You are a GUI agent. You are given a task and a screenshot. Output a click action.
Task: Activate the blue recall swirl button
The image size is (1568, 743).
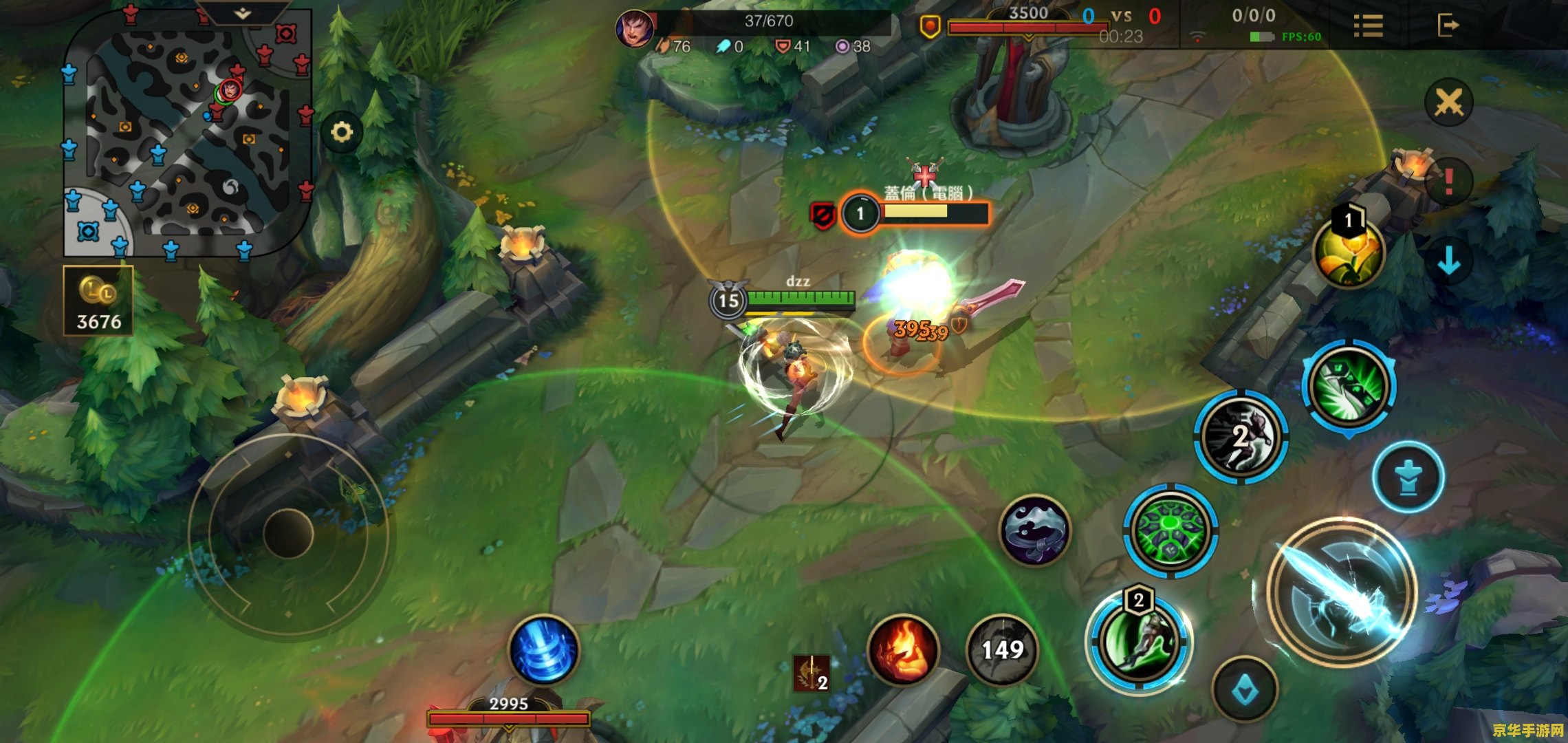coord(543,650)
